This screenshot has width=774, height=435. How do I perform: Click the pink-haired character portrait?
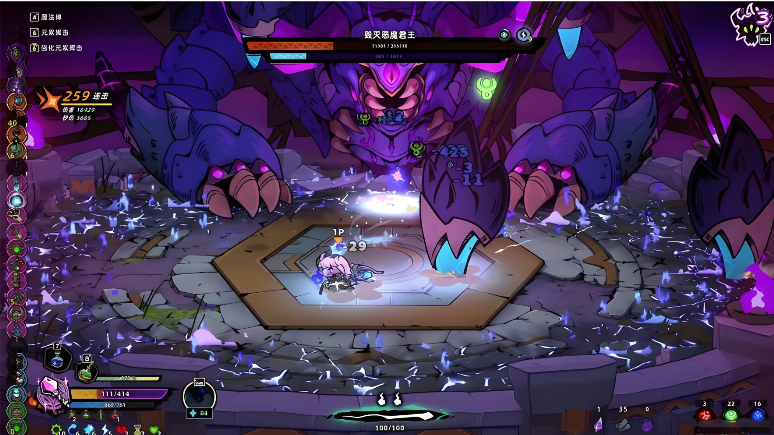click(x=53, y=393)
